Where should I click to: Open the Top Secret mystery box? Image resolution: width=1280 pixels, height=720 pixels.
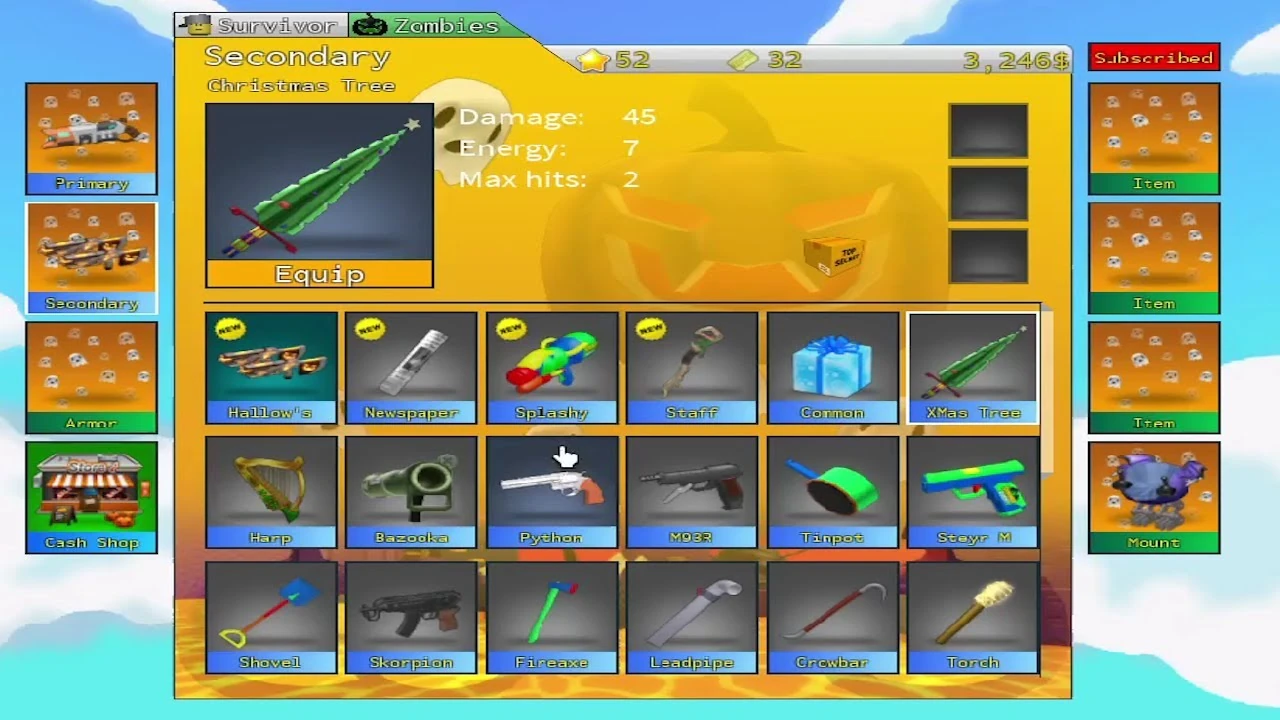[835, 258]
